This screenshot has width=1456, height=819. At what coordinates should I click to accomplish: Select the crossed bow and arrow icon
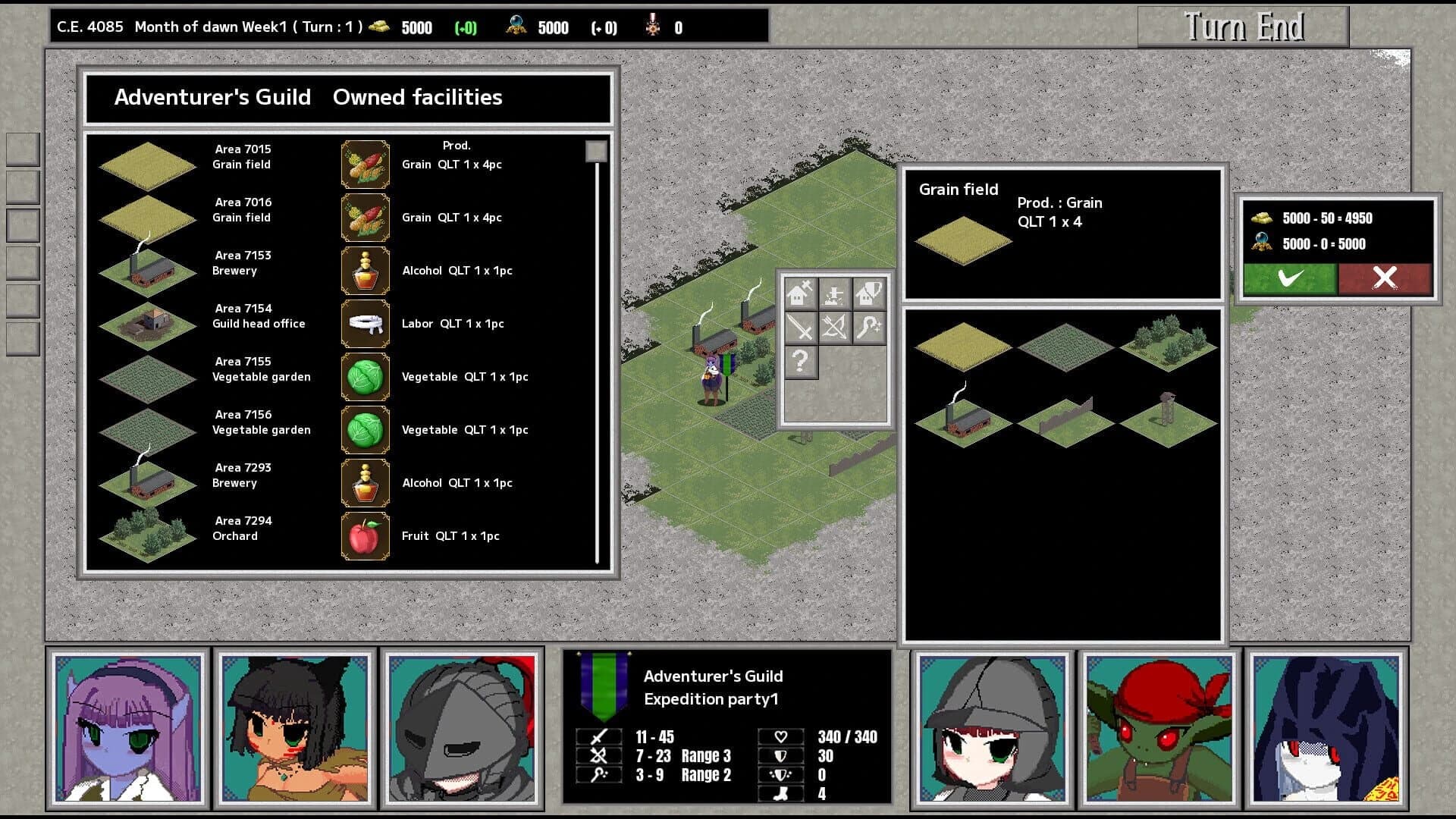pos(834,328)
